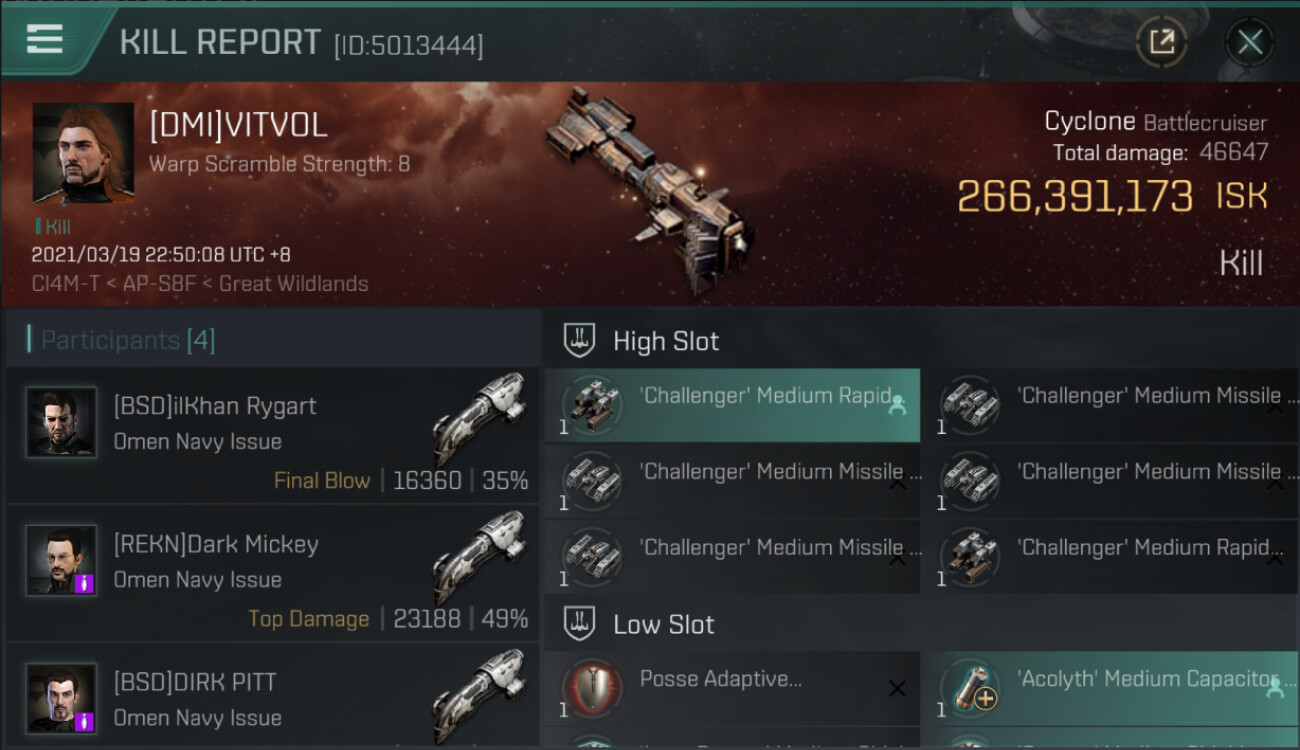The image size is (1300, 750).
Task: Select participant DIRK PITT row
Action: point(272,700)
